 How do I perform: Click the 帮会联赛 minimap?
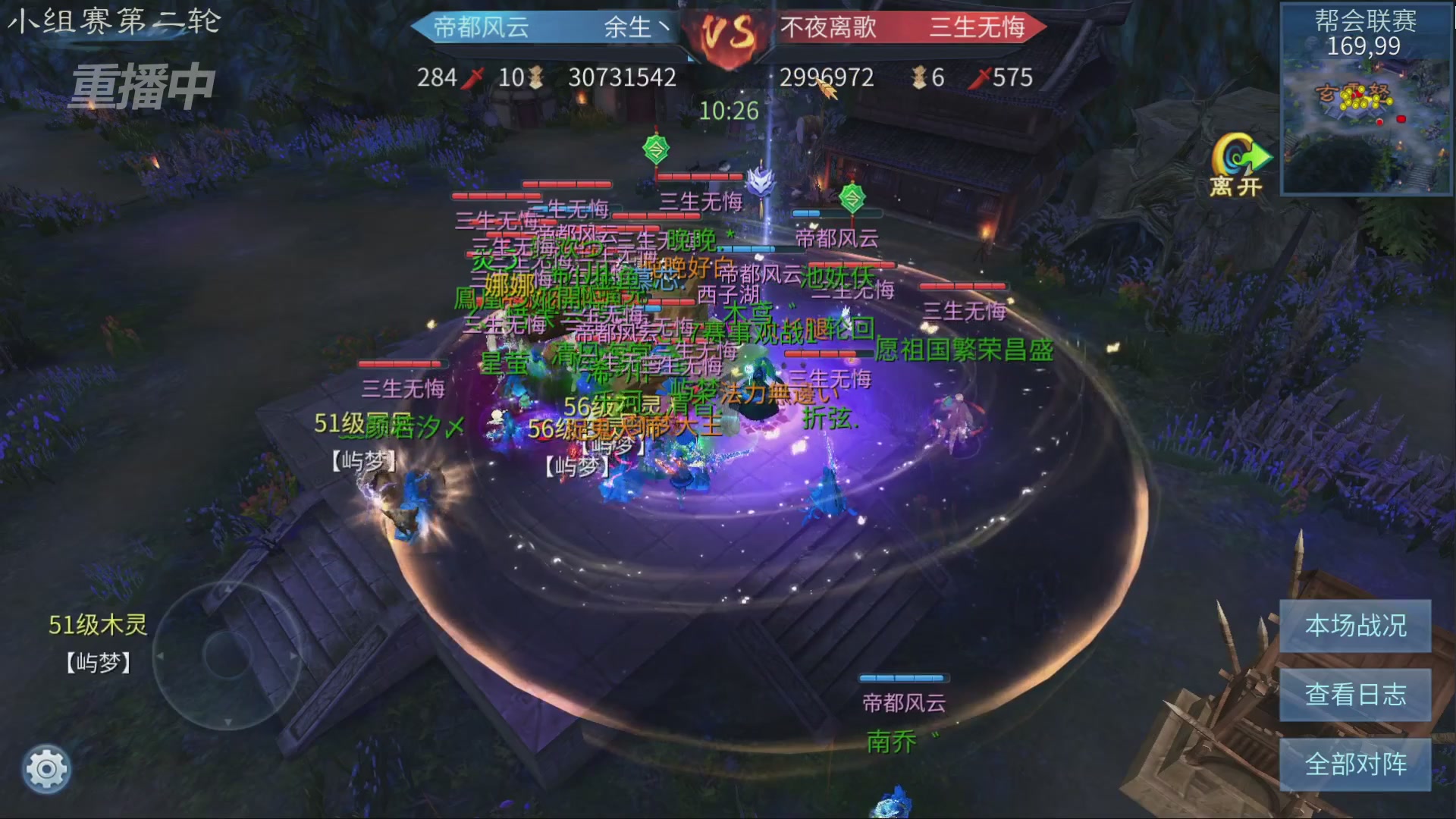(1366, 114)
